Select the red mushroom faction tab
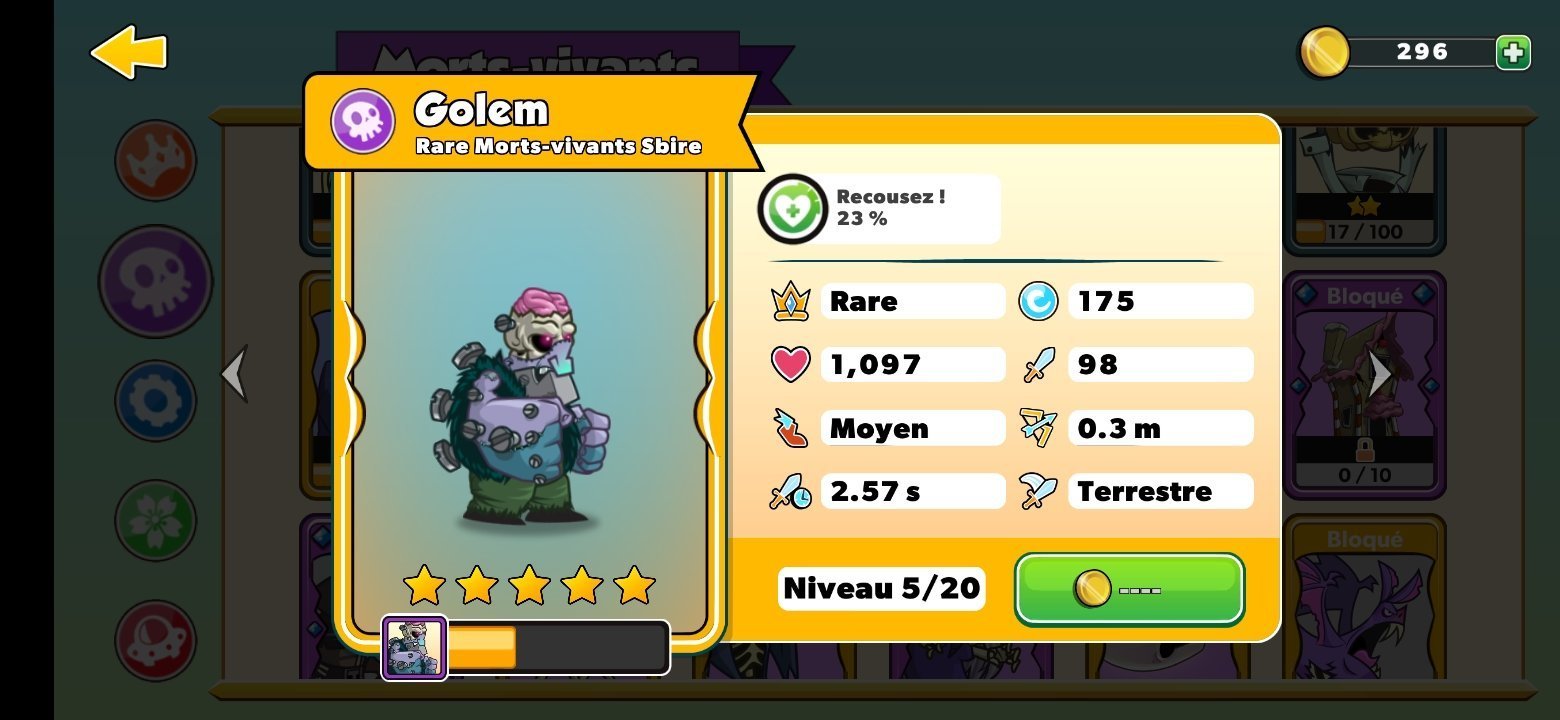Image resolution: width=1560 pixels, height=720 pixels. (155, 640)
